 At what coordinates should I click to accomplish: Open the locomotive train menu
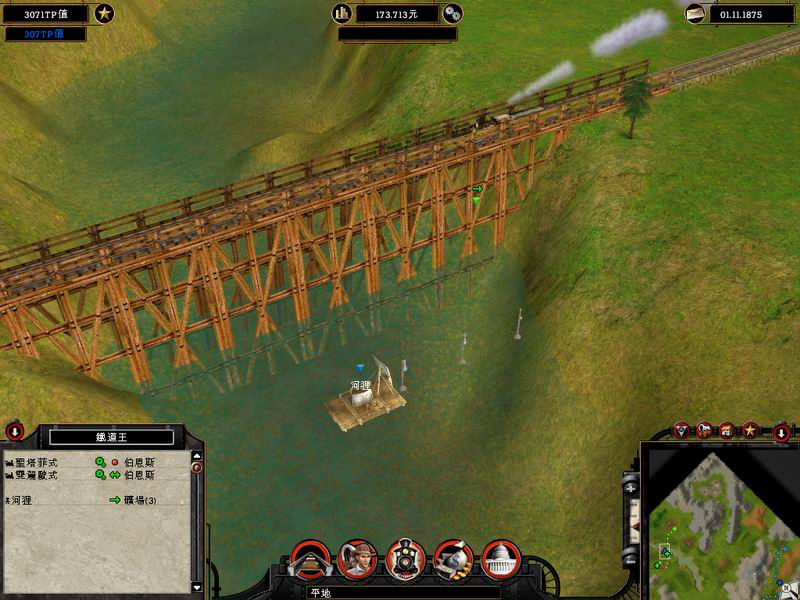click(x=405, y=559)
